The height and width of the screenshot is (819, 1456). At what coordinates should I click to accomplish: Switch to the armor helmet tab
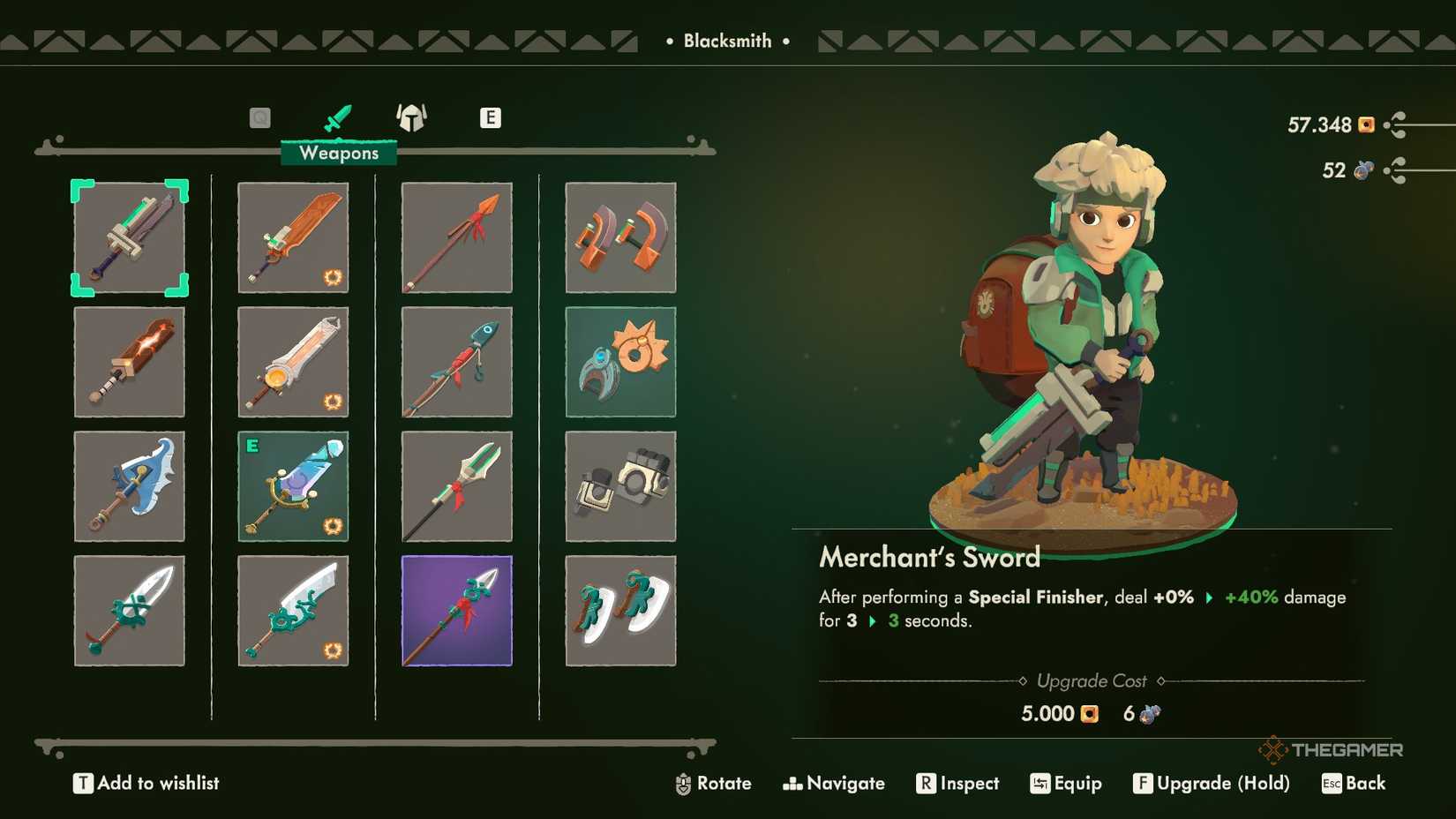(411, 116)
